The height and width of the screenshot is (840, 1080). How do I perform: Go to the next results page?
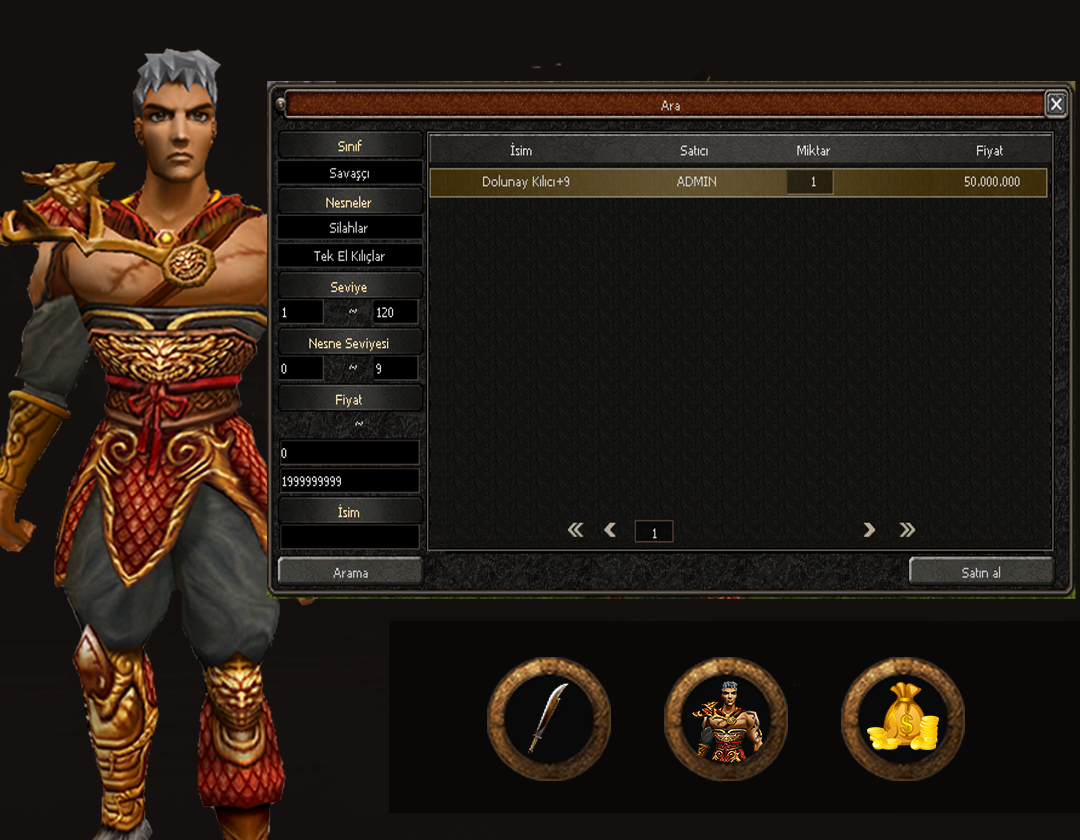(869, 530)
